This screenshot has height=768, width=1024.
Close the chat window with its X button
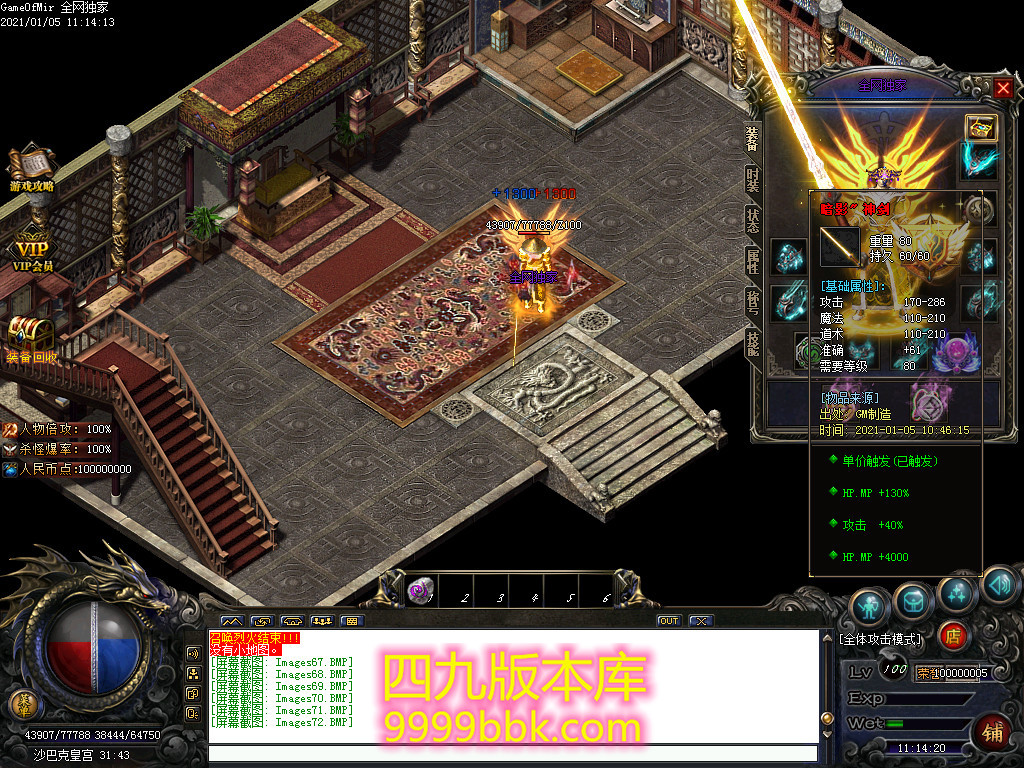(701, 621)
